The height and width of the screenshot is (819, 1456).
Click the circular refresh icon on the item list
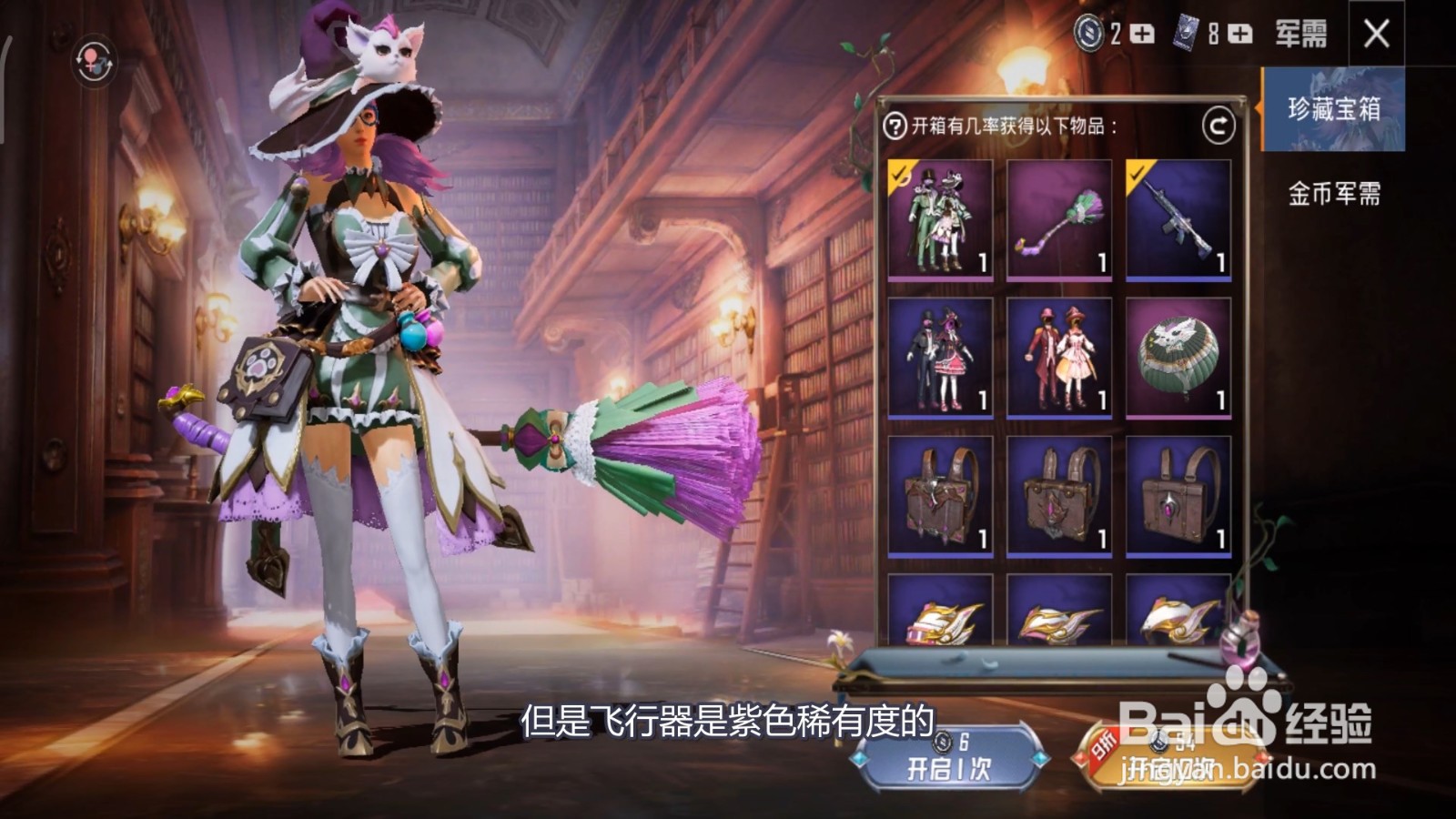point(1218,125)
